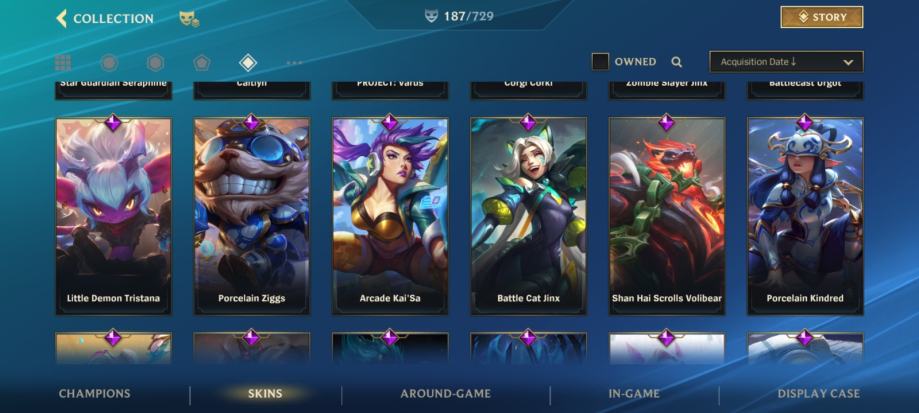This screenshot has width=919, height=413.
Task: Open the Acquisition Date sort dropdown
Action: click(785, 62)
